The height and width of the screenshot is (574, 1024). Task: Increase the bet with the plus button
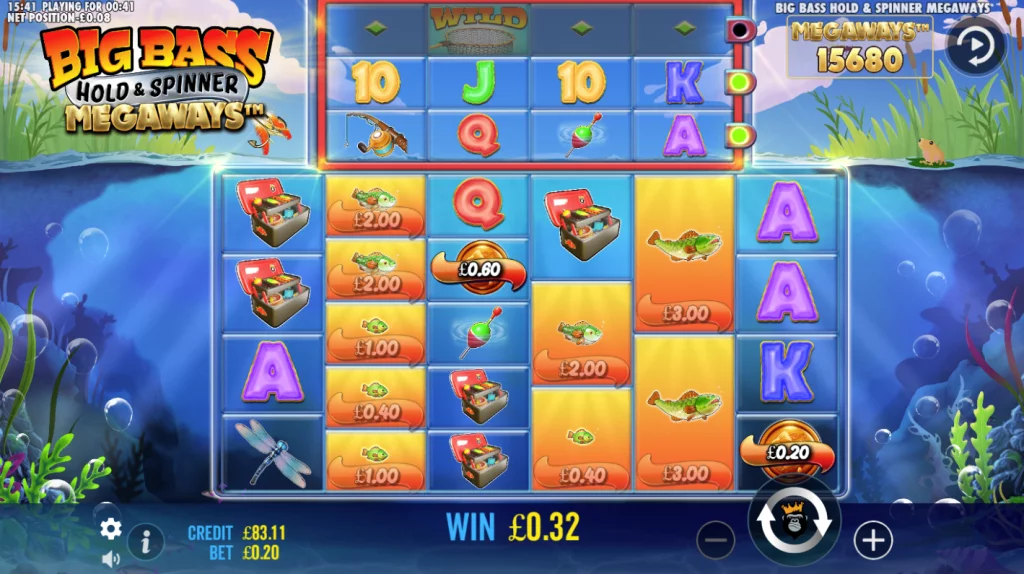(873, 541)
